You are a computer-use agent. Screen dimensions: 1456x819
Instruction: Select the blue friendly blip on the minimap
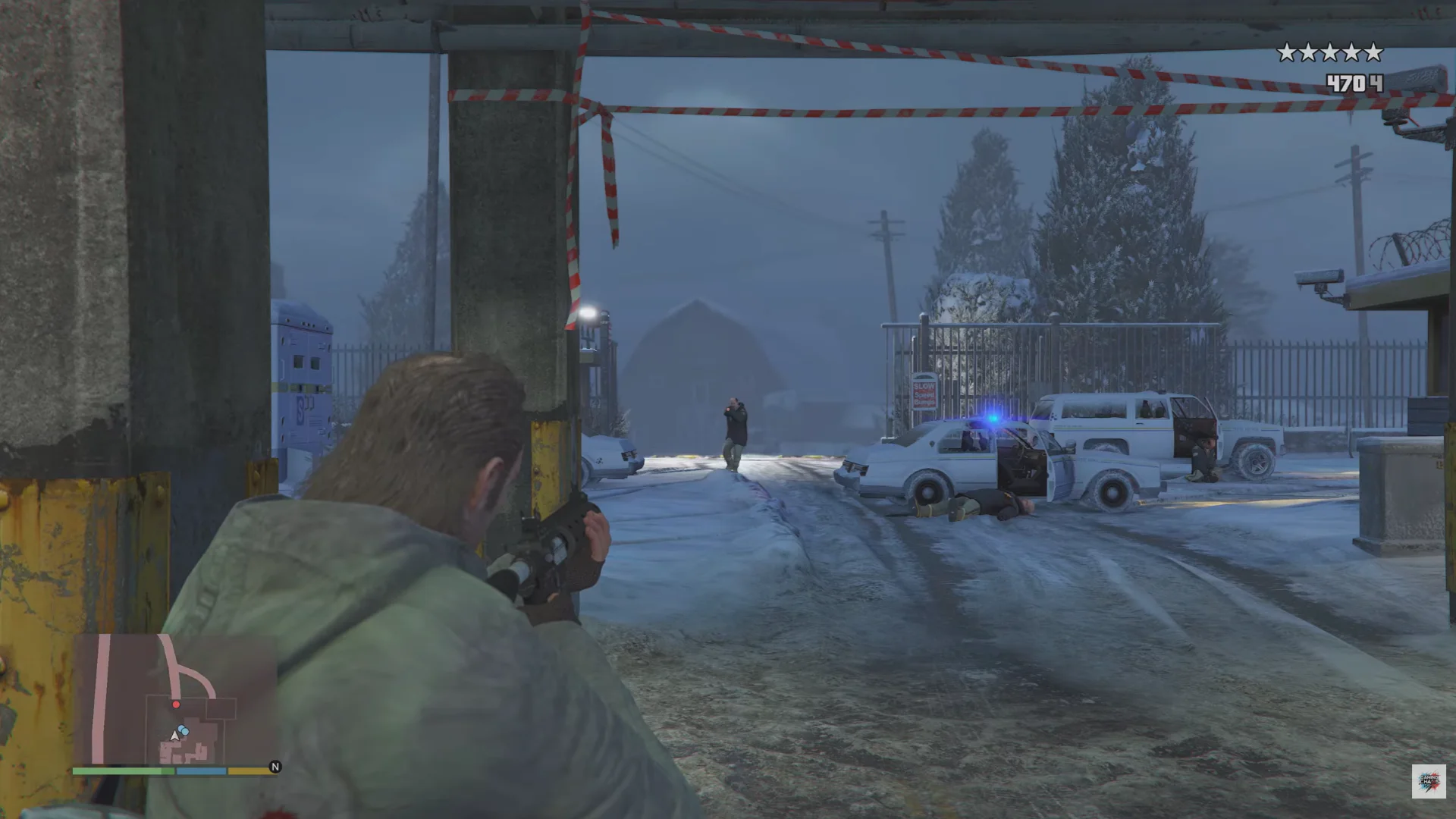tap(182, 729)
